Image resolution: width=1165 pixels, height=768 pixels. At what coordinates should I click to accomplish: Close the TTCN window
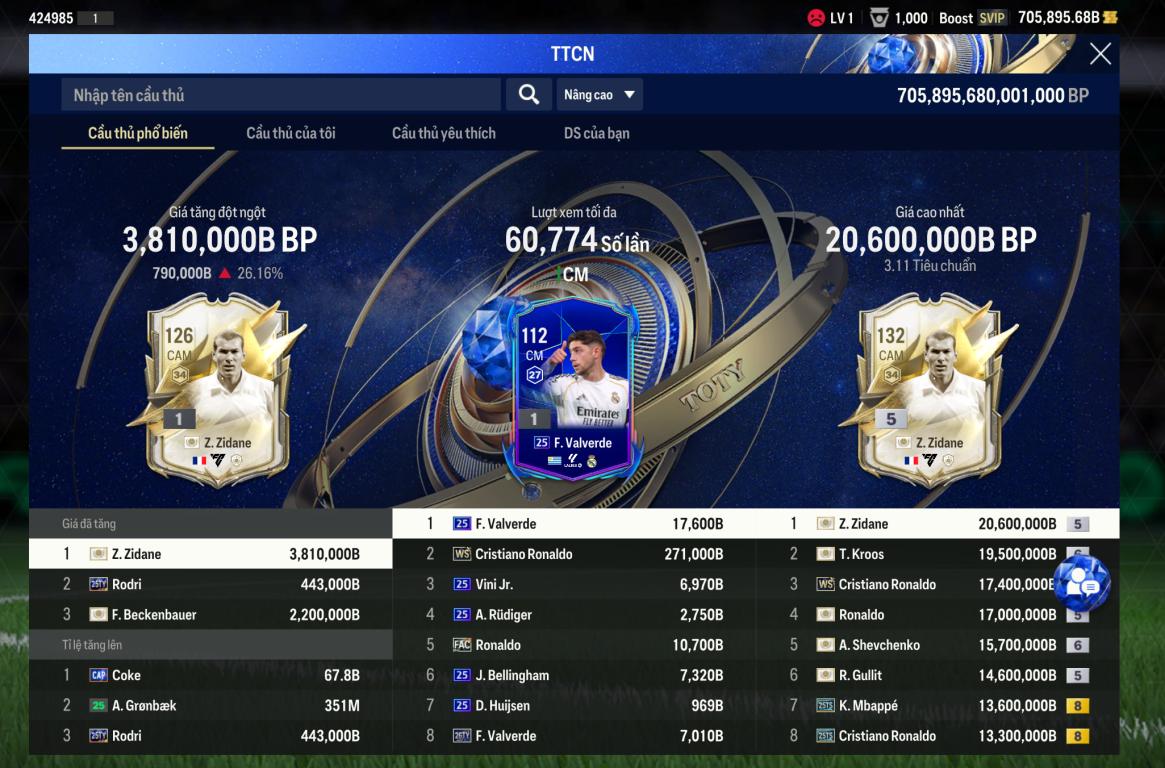pyautogui.click(x=1100, y=54)
